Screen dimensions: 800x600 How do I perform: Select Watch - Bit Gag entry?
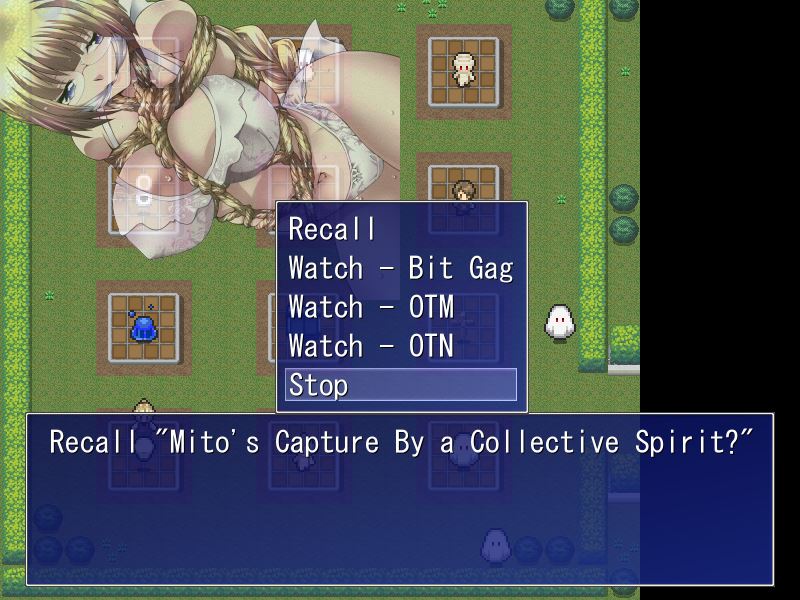pos(400,268)
